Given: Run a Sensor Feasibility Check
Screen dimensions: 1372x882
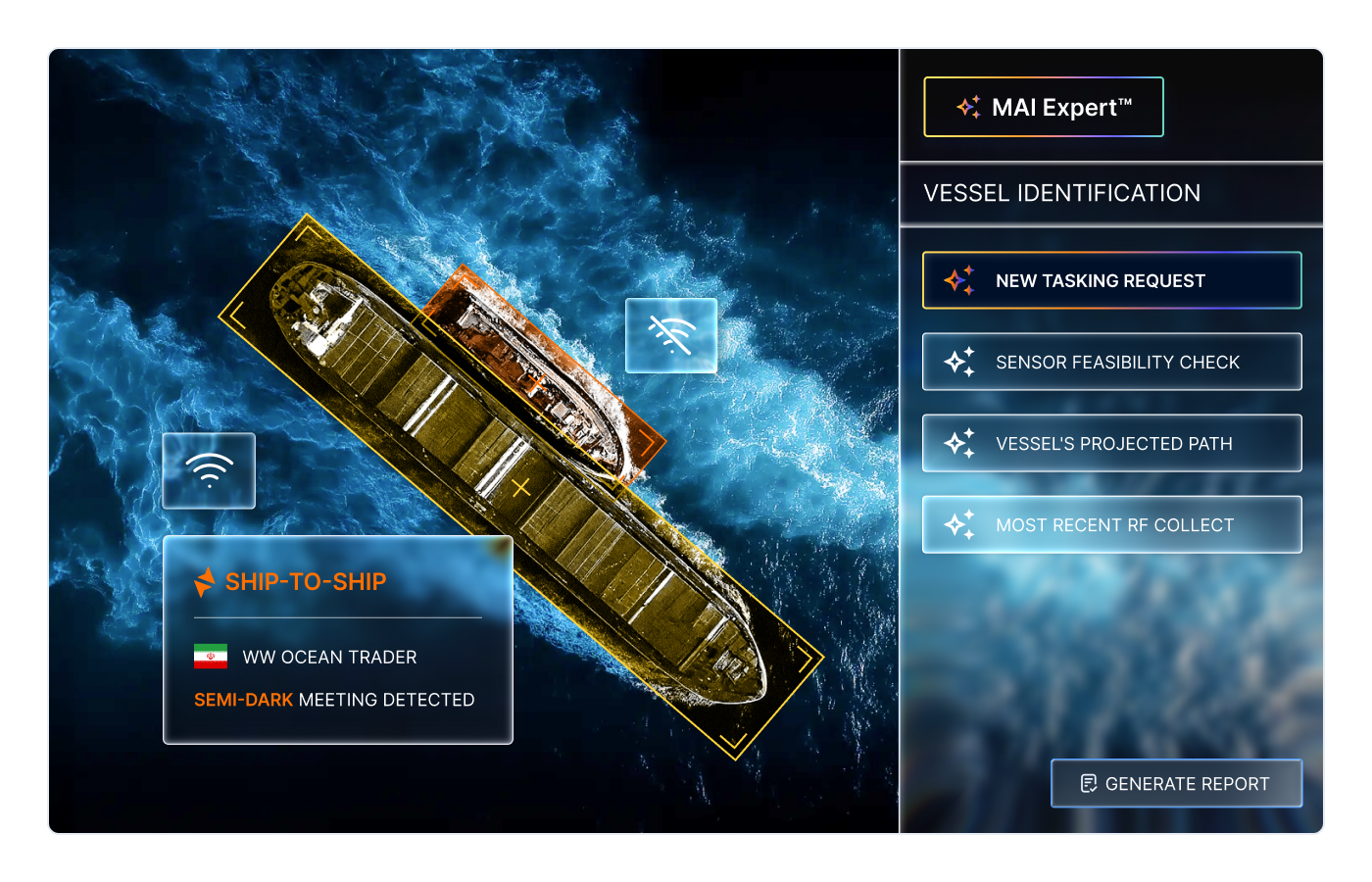Looking at the screenshot, I should click(x=1111, y=362).
